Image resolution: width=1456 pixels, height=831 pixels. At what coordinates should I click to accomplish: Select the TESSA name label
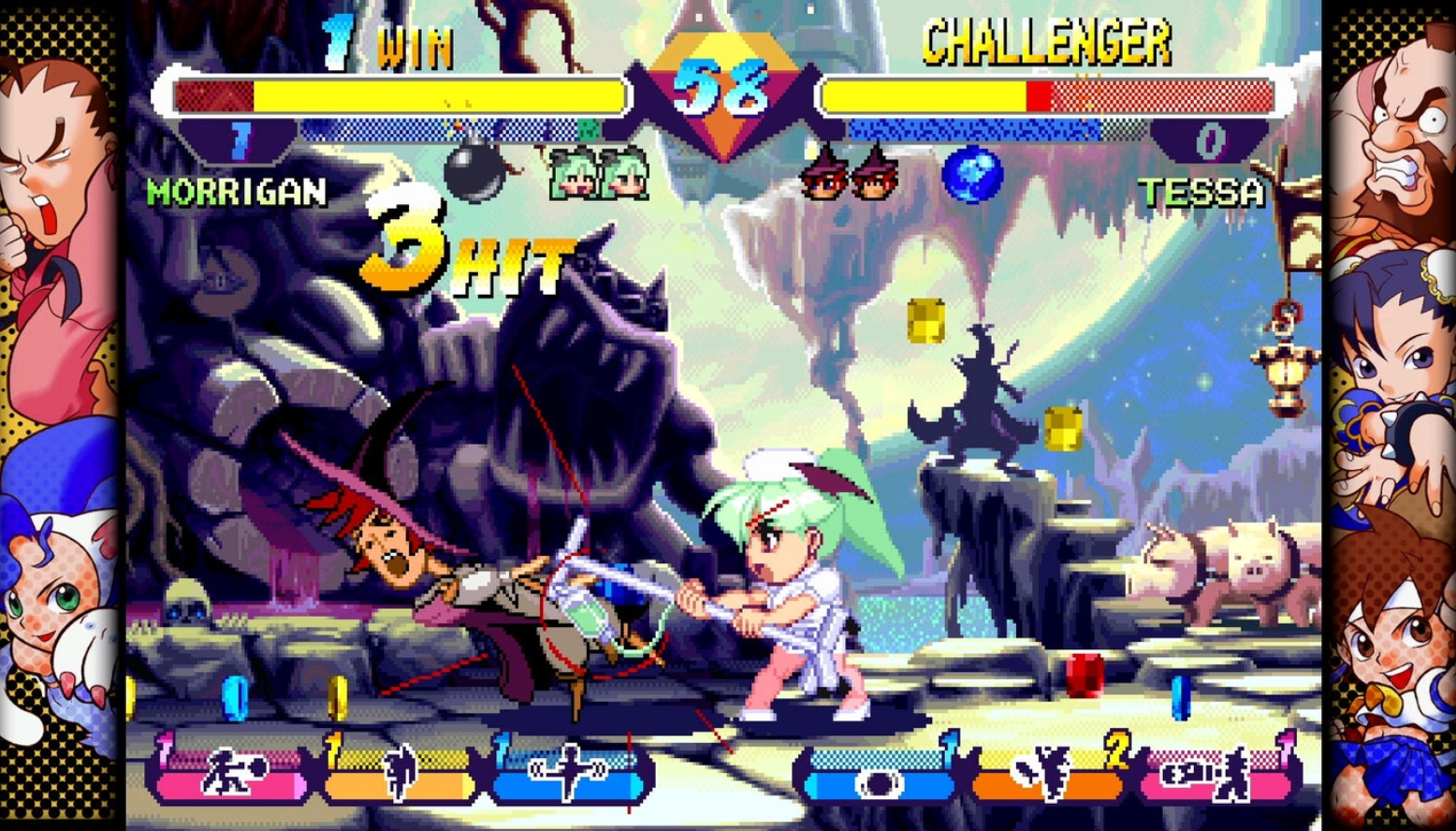tap(1202, 195)
